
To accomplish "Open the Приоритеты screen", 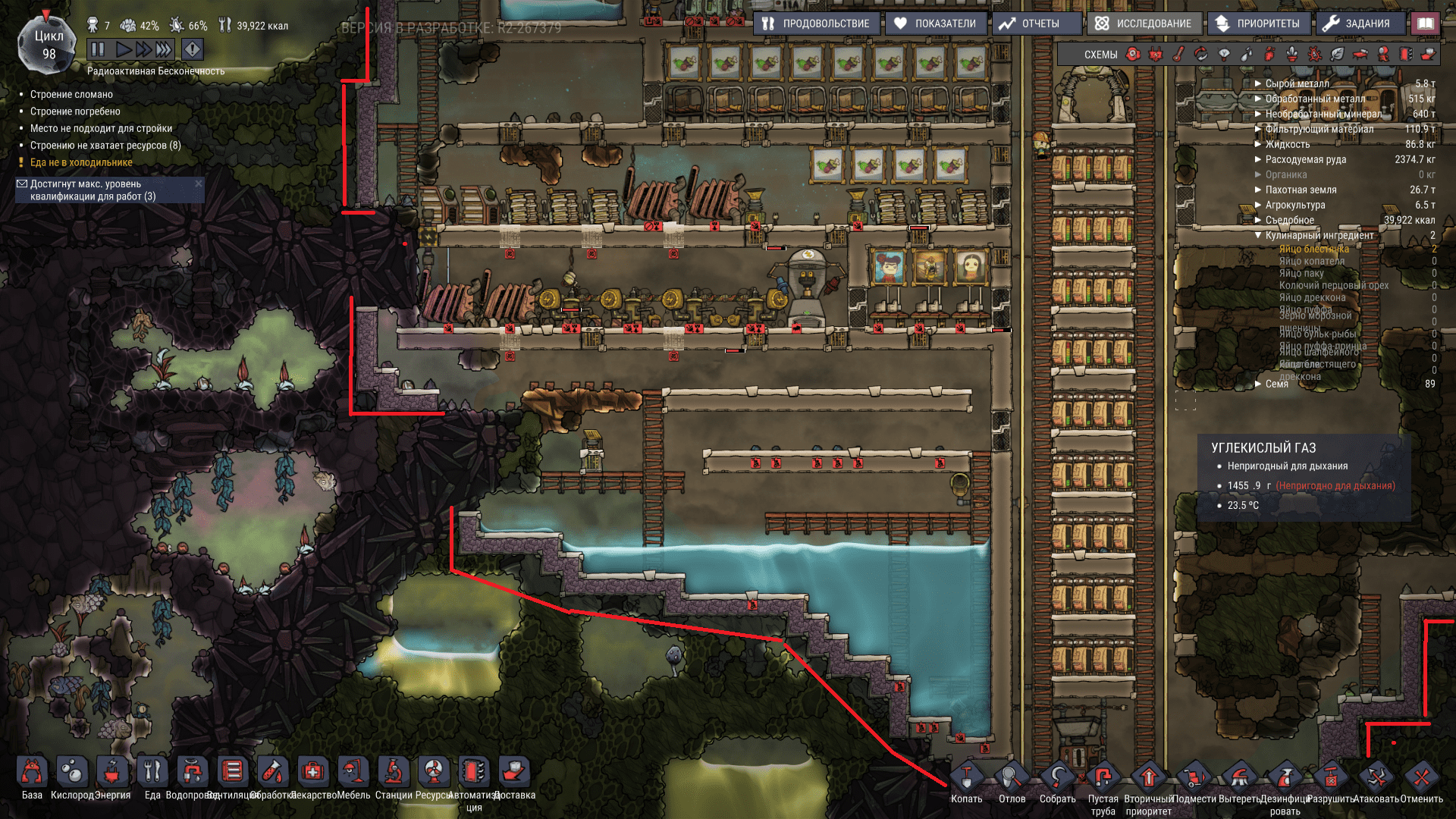I will point(1257,24).
